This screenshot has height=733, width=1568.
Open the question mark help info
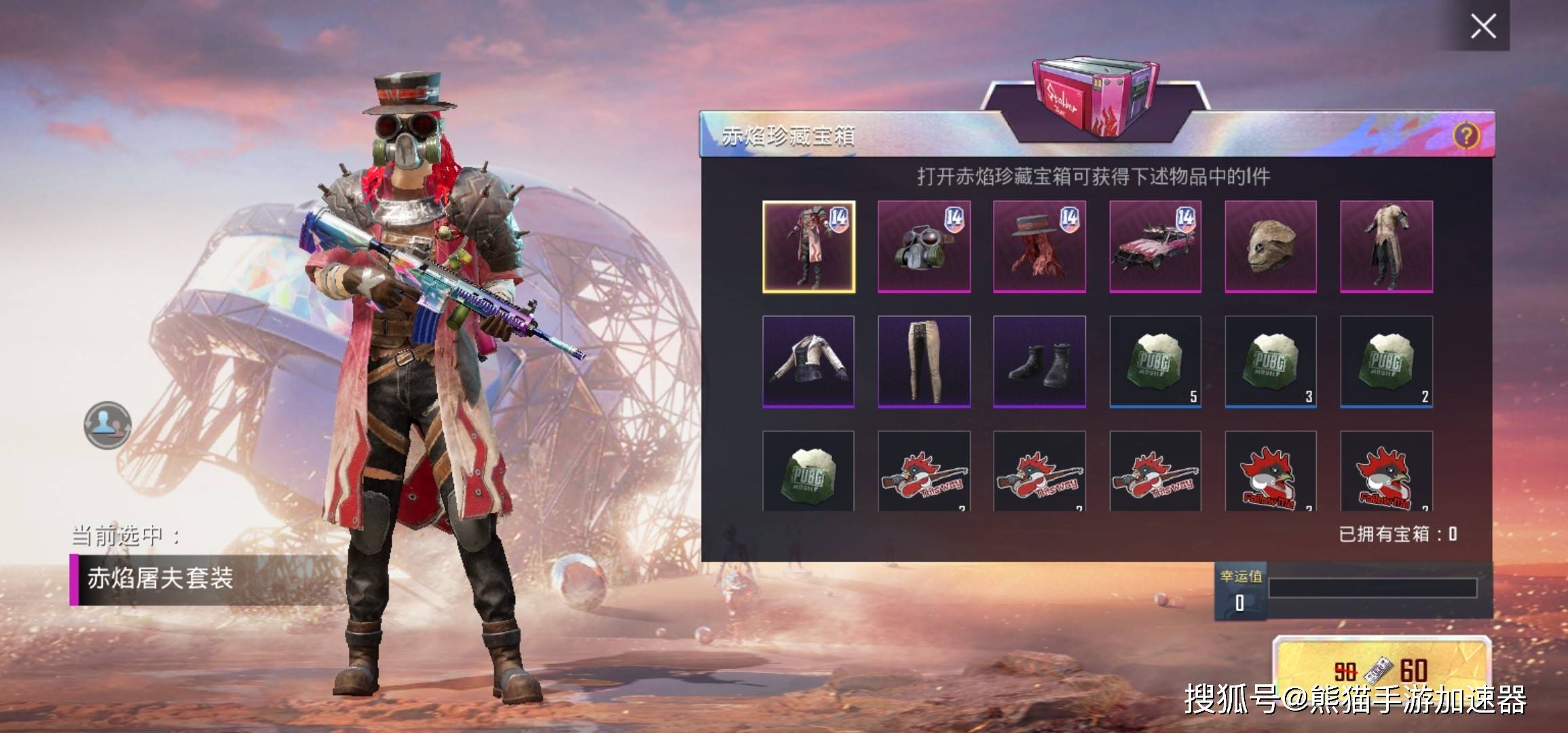click(x=1466, y=136)
